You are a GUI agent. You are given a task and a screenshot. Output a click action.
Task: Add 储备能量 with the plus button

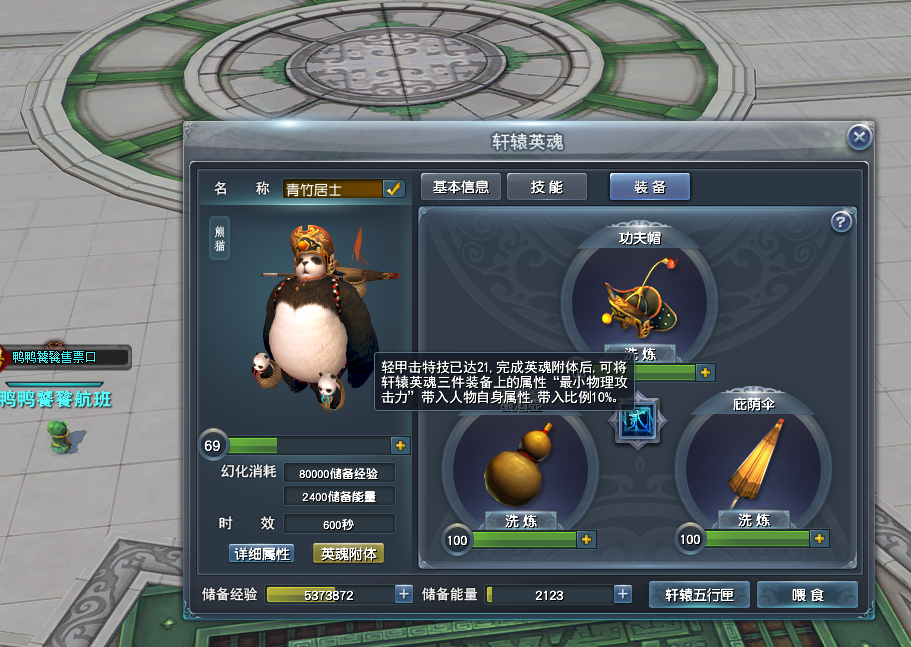tap(623, 594)
